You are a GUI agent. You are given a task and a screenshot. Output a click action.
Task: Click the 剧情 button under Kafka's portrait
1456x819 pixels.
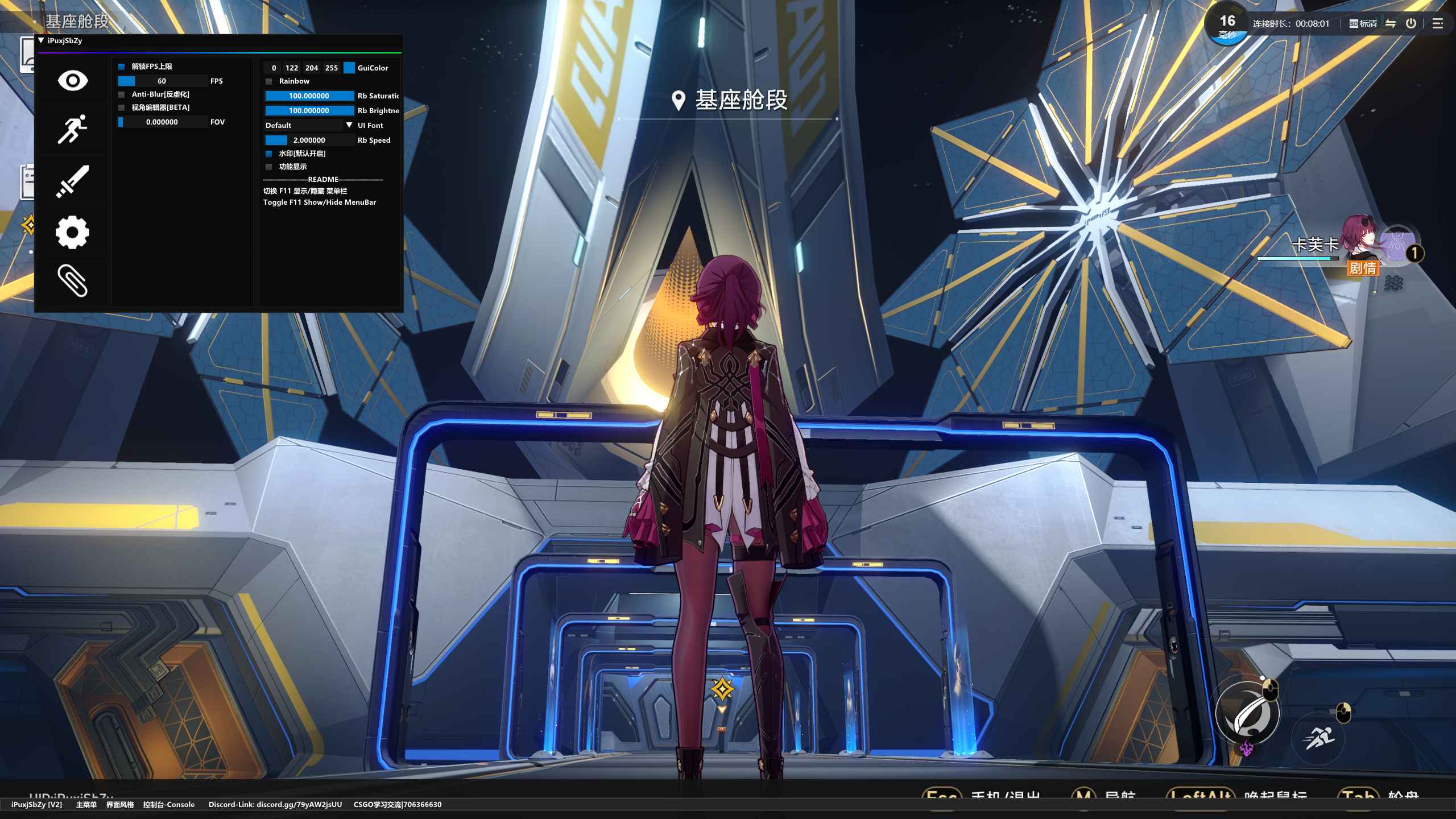[1364, 267]
